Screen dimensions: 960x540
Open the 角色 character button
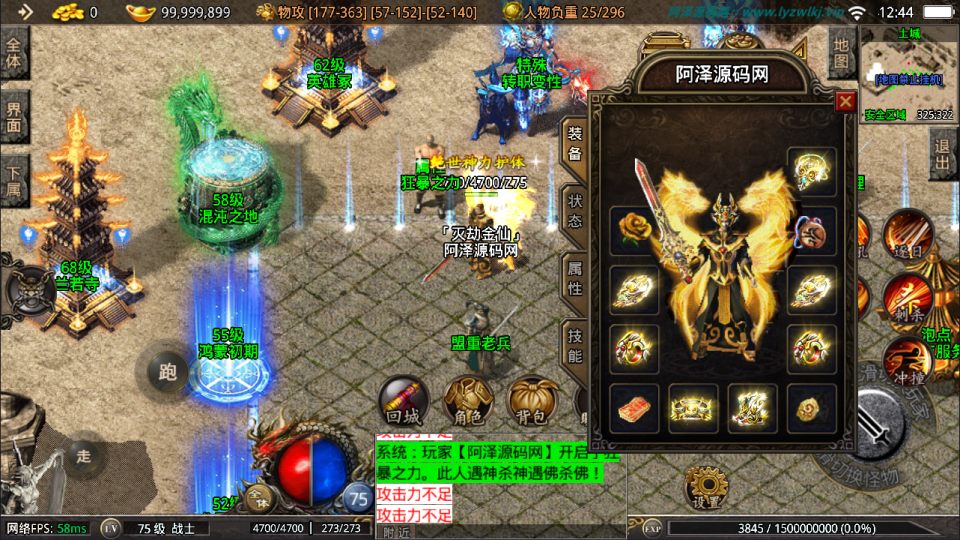click(467, 402)
